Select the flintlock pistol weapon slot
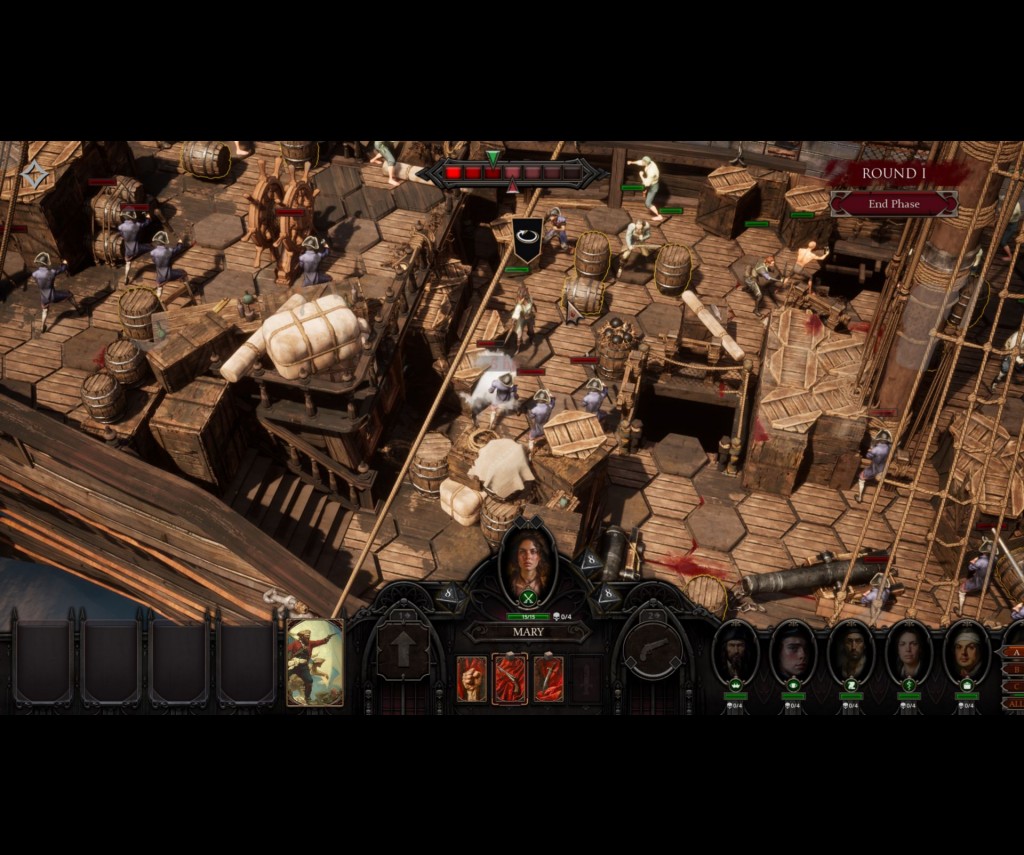1024x855 pixels. 652,650
